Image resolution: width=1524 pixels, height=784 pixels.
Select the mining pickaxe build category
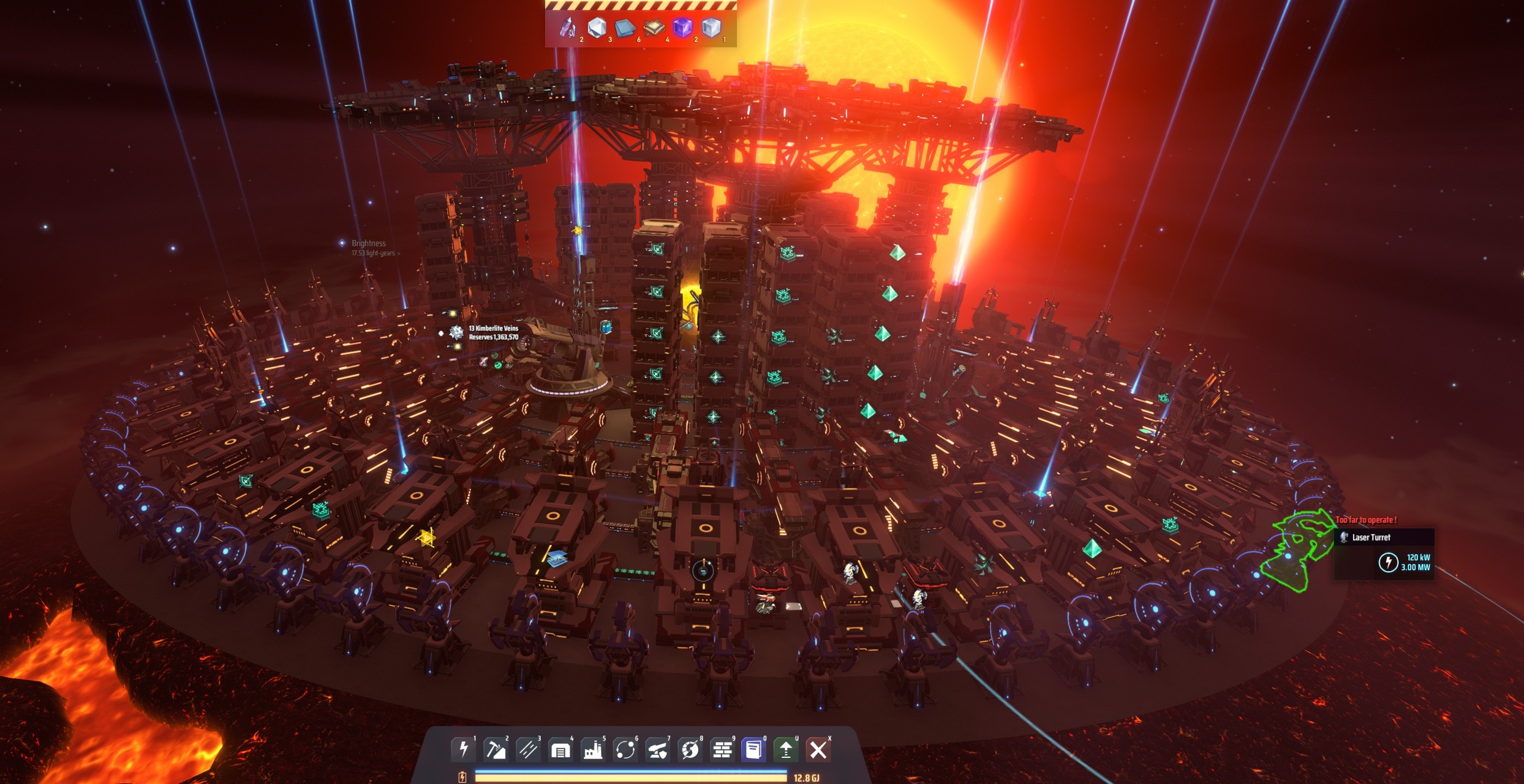coord(496,750)
